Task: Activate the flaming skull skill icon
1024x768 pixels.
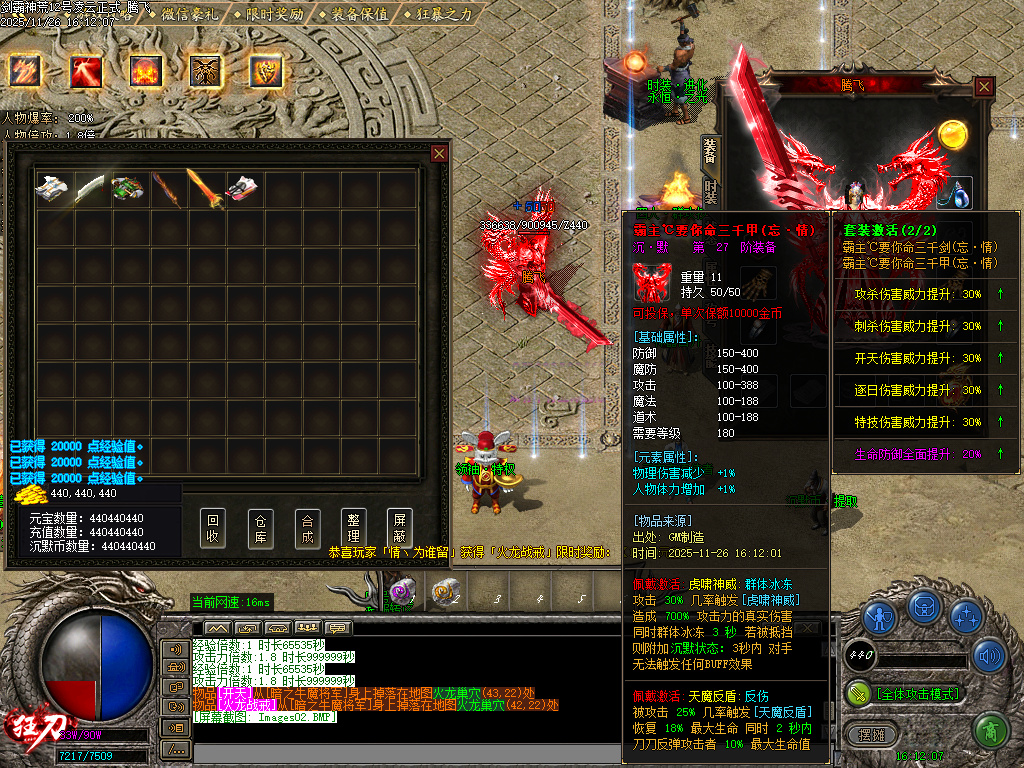Action: pyautogui.click(x=146, y=71)
